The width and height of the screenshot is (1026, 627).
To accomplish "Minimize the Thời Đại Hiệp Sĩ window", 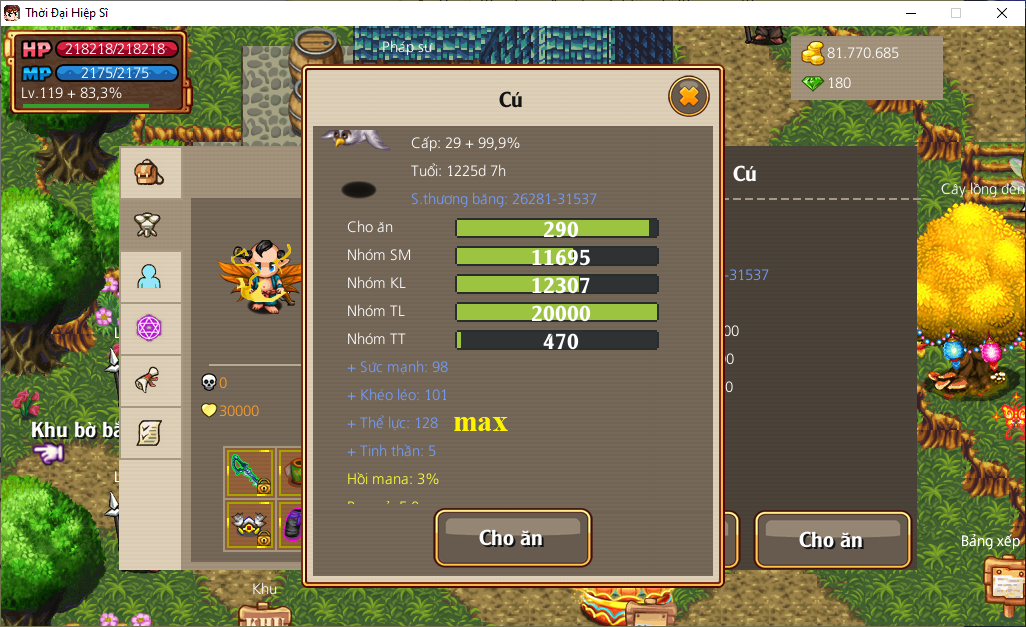I will pos(910,13).
